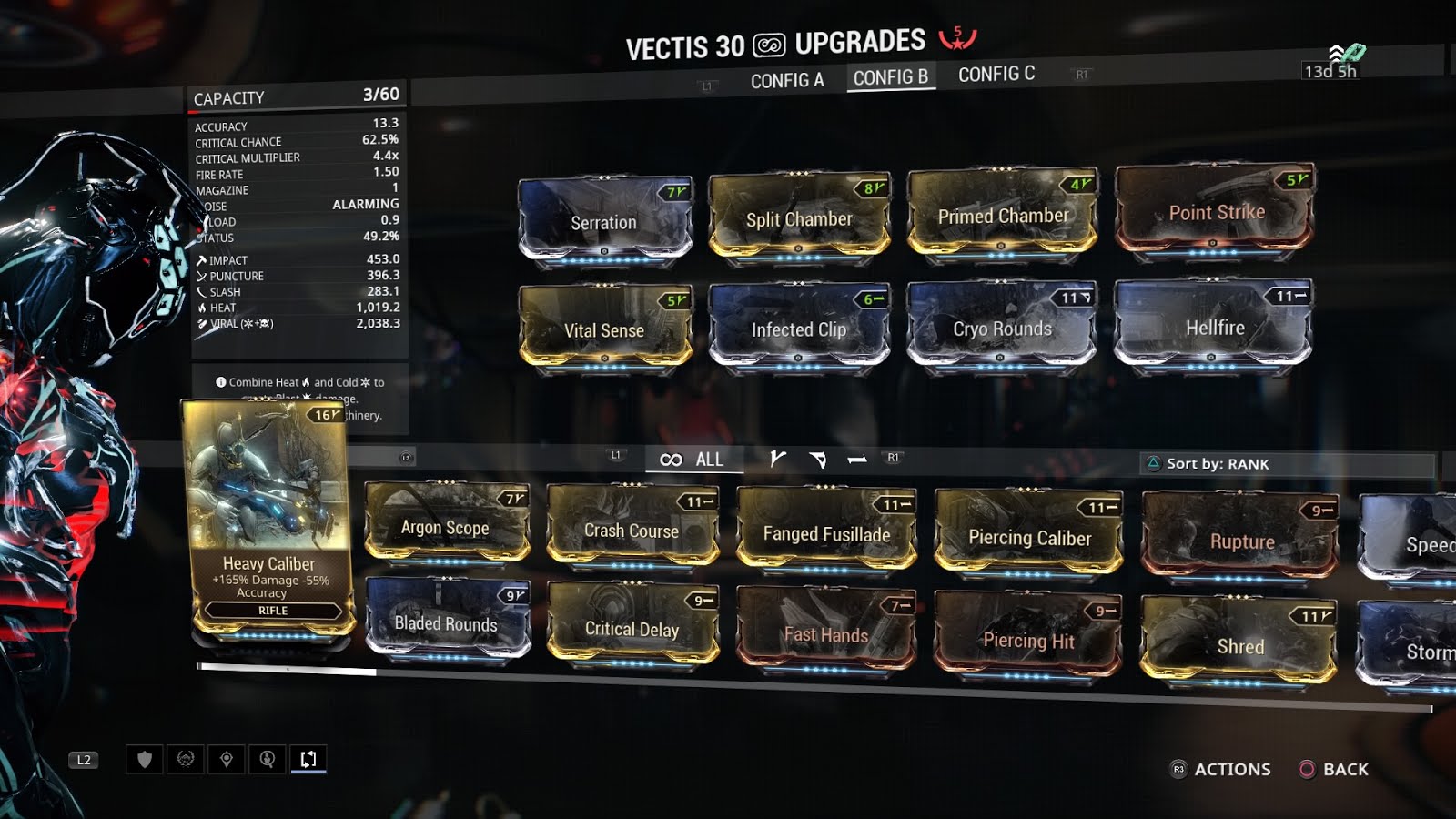Select the Madurai polarity filter icon

coord(778,460)
